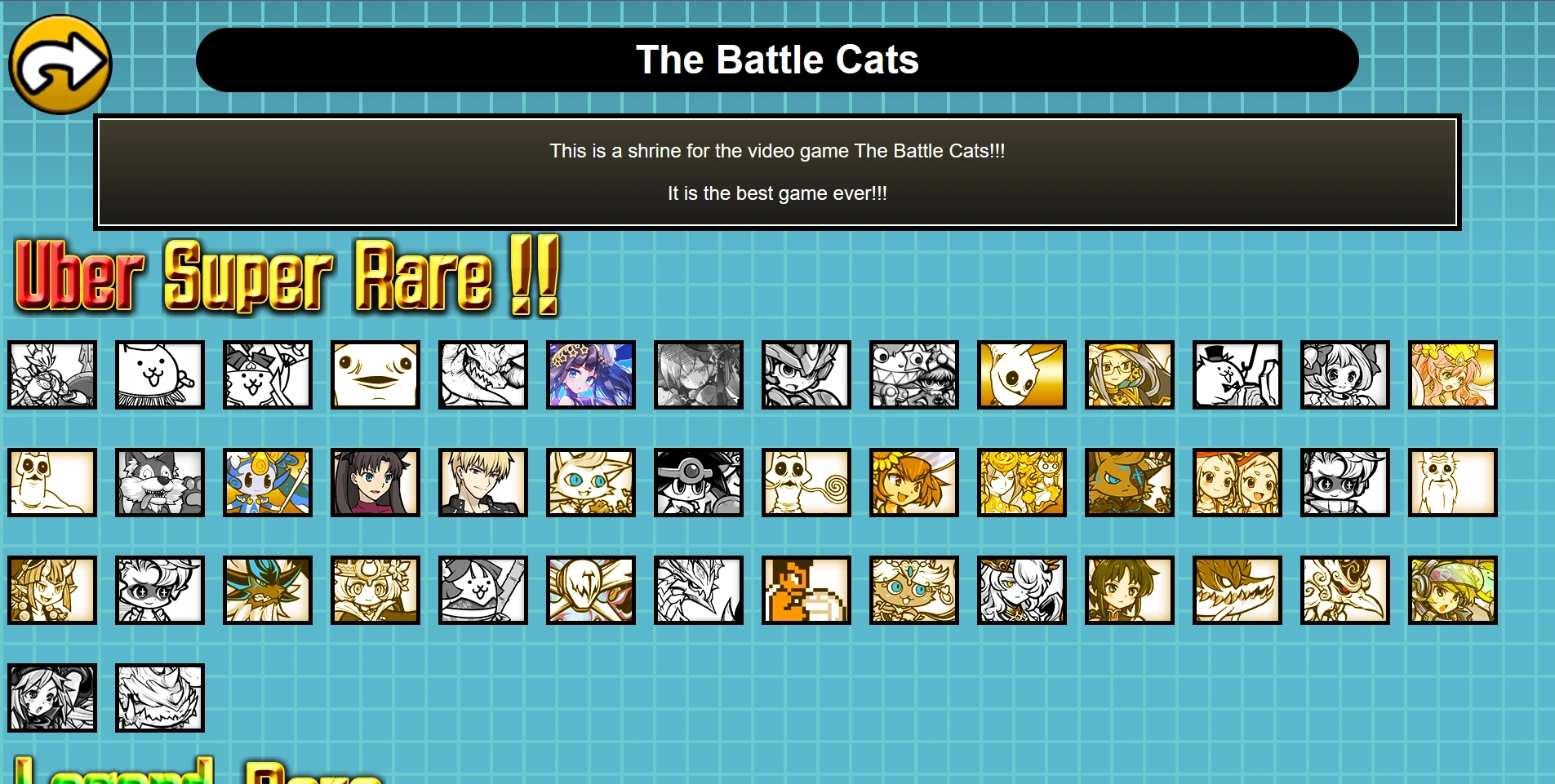Select the basic white Battle Cat portrait

(160, 375)
